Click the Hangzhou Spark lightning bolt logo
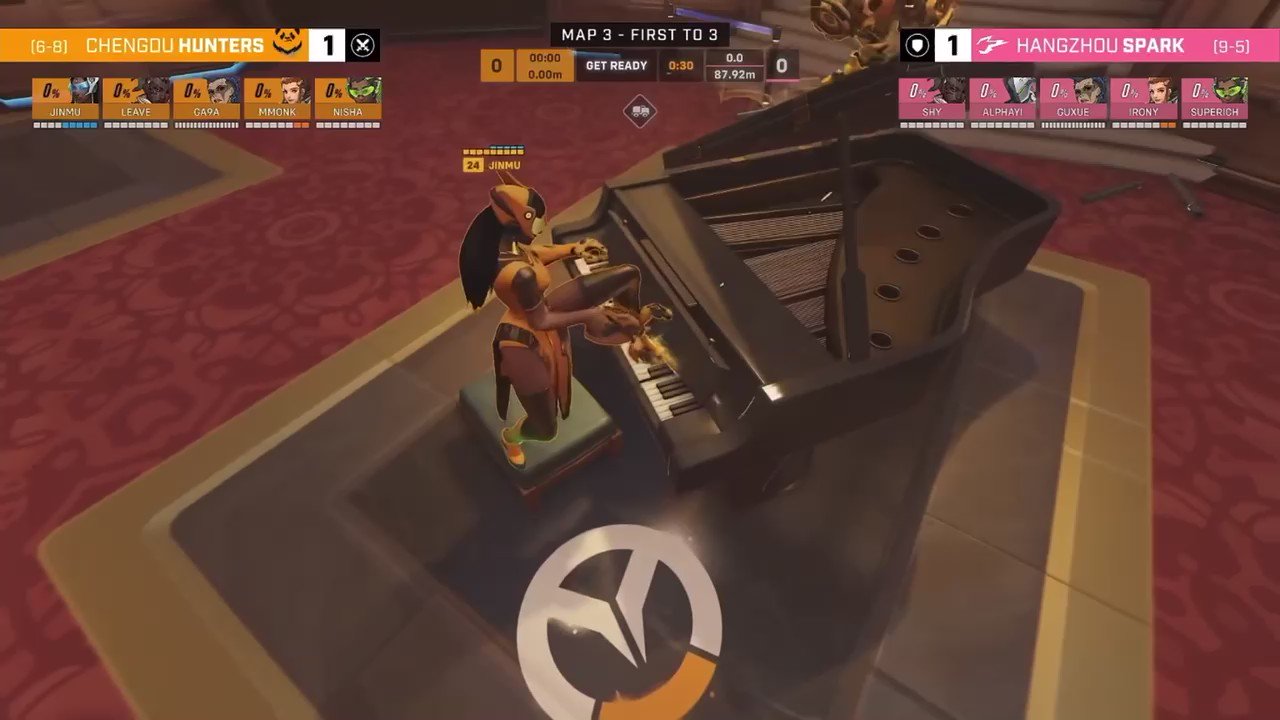Image resolution: width=1280 pixels, height=720 pixels. 990,45
